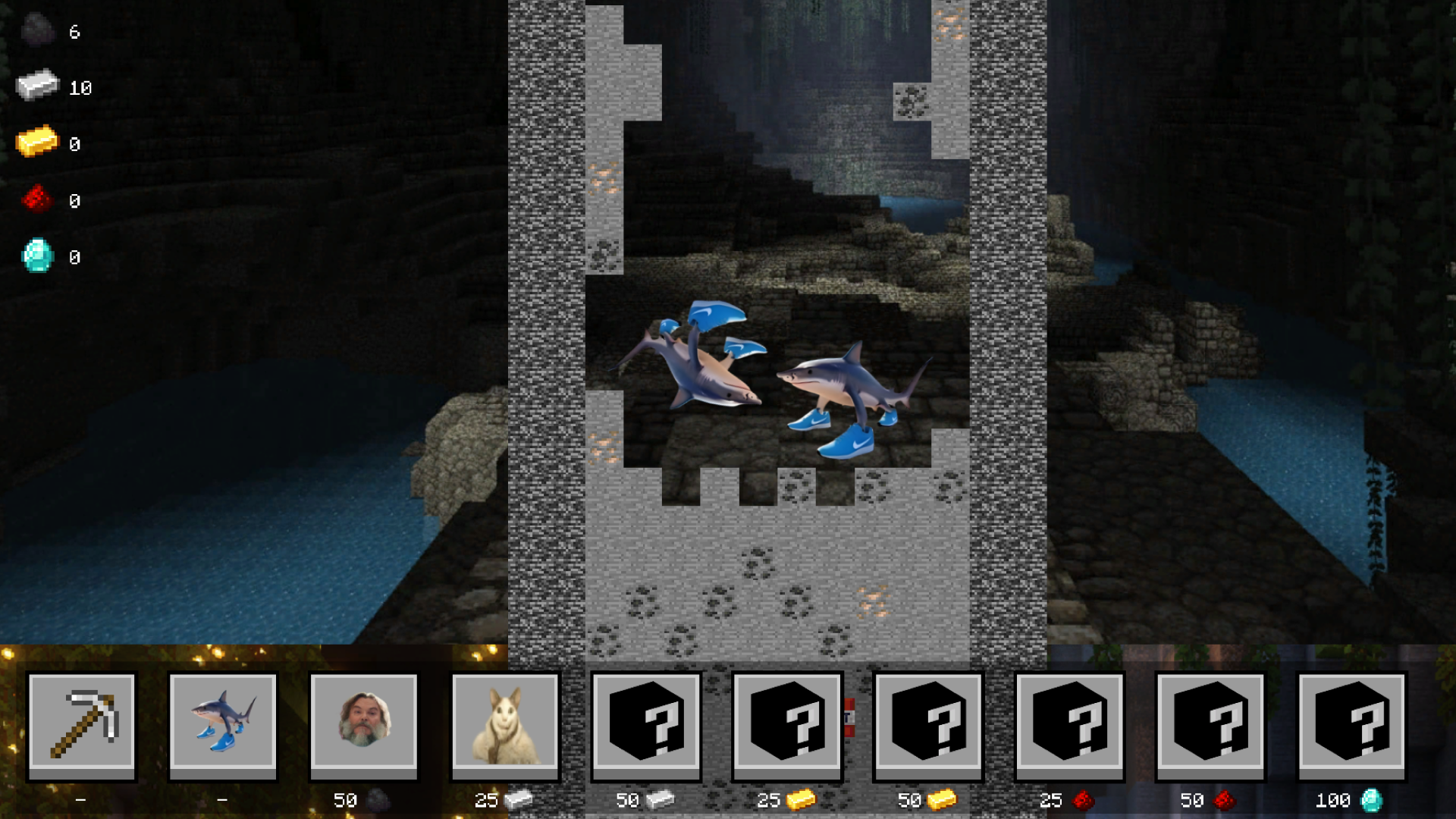
Task: Click the redstone resource counter icon
Action: (x=36, y=200)
